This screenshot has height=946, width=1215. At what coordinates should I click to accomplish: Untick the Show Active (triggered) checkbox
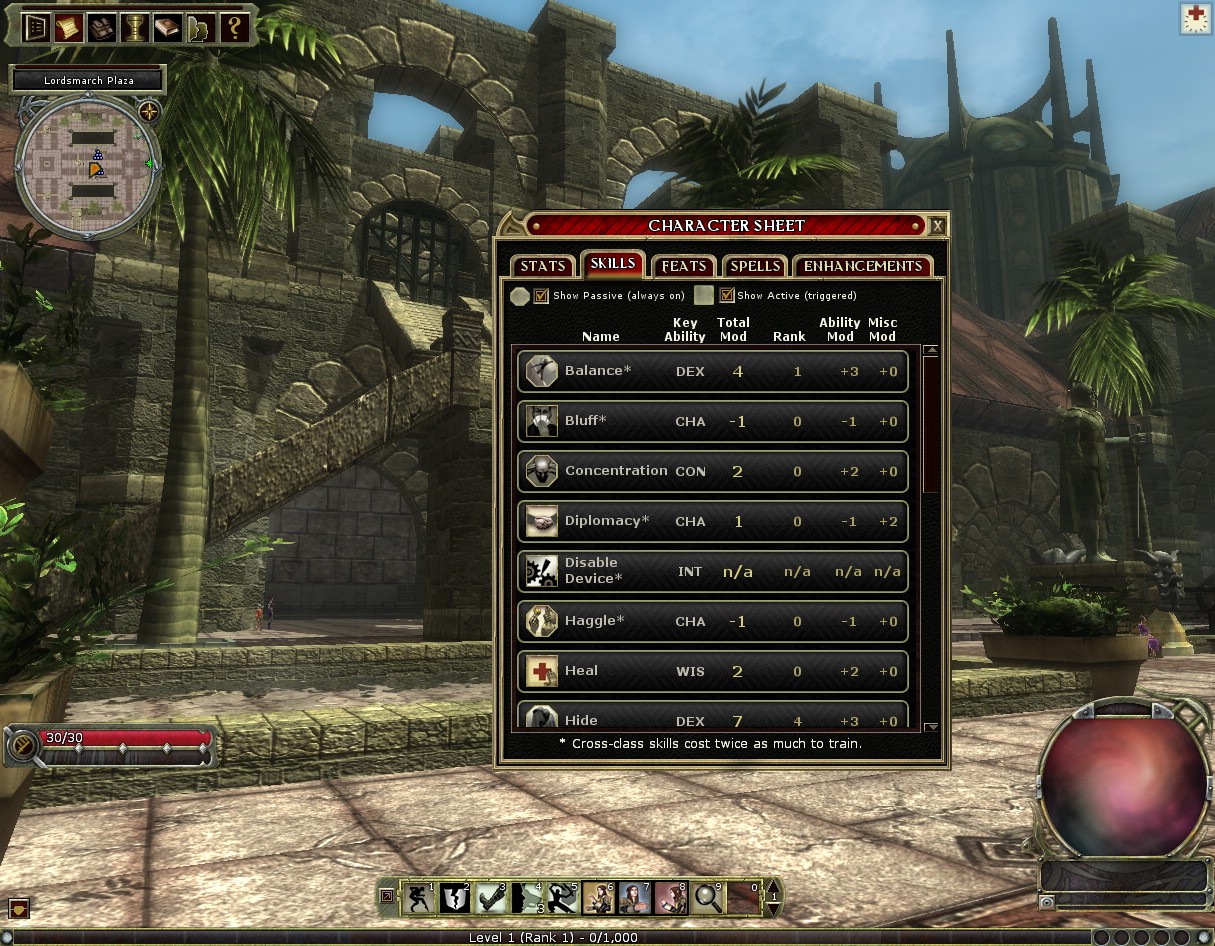coord(727,296)
